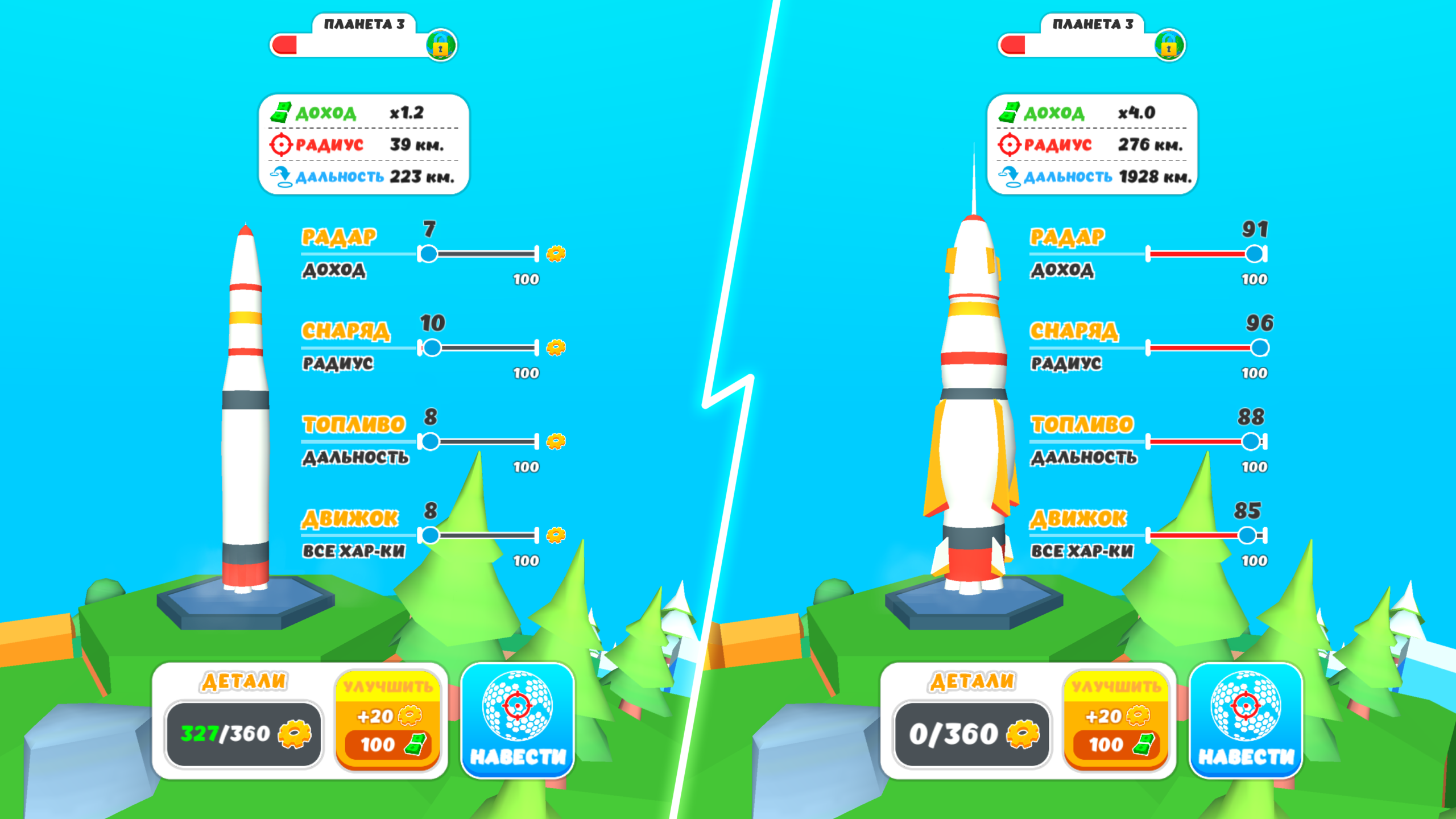Click the gear icon next to СНАРЯД slider
This screenshot has width=1456, height=819.
tap(556, 347)
